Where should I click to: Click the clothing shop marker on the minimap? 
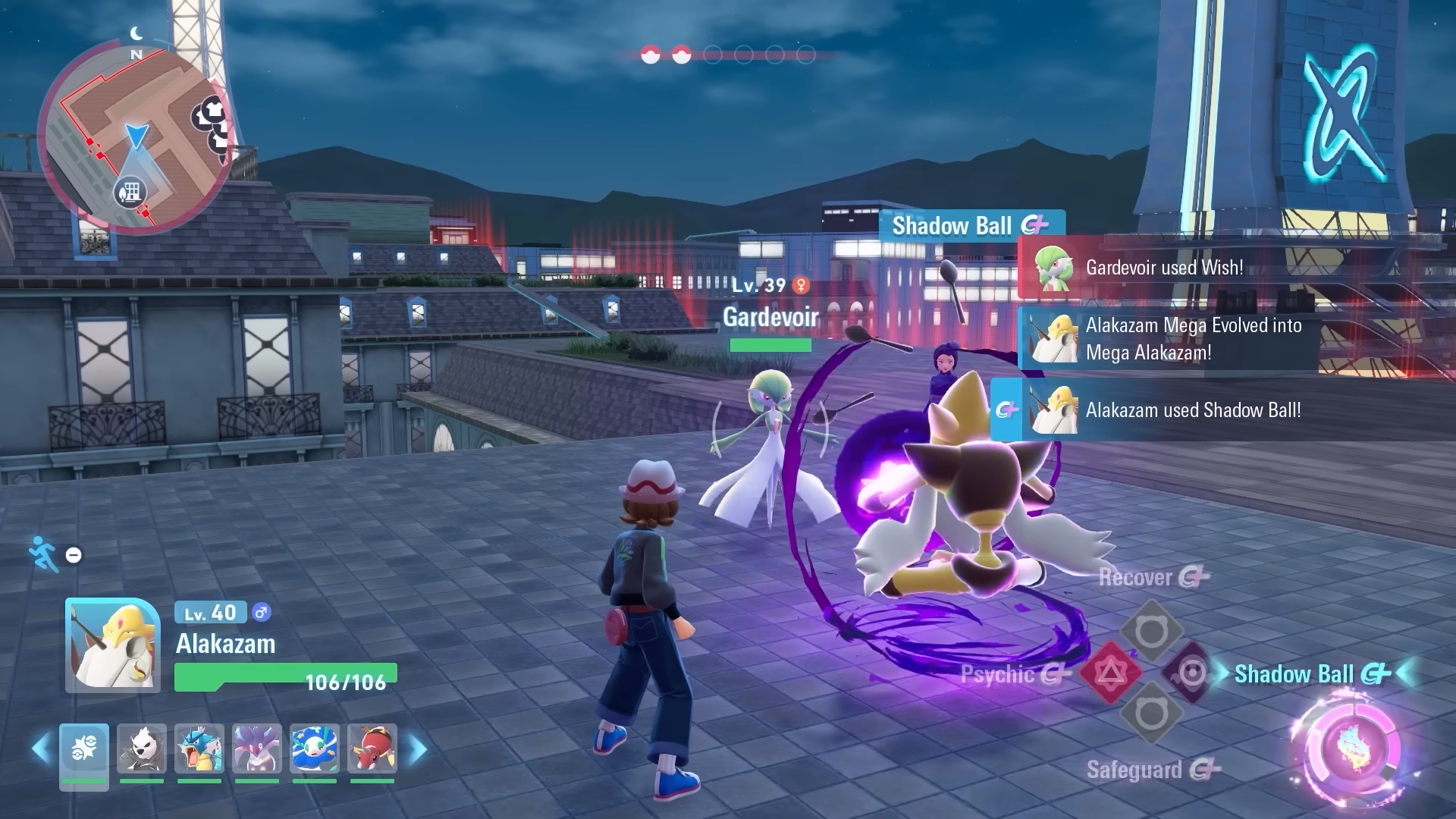pos(213,111)
